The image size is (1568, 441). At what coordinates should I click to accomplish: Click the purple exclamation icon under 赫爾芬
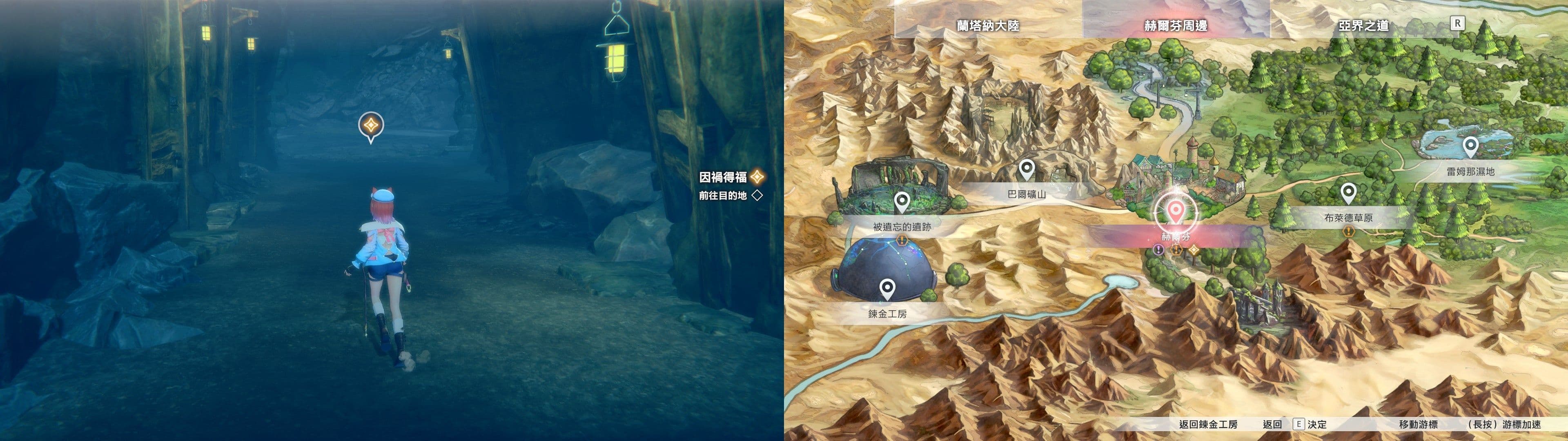(1158, 250)
